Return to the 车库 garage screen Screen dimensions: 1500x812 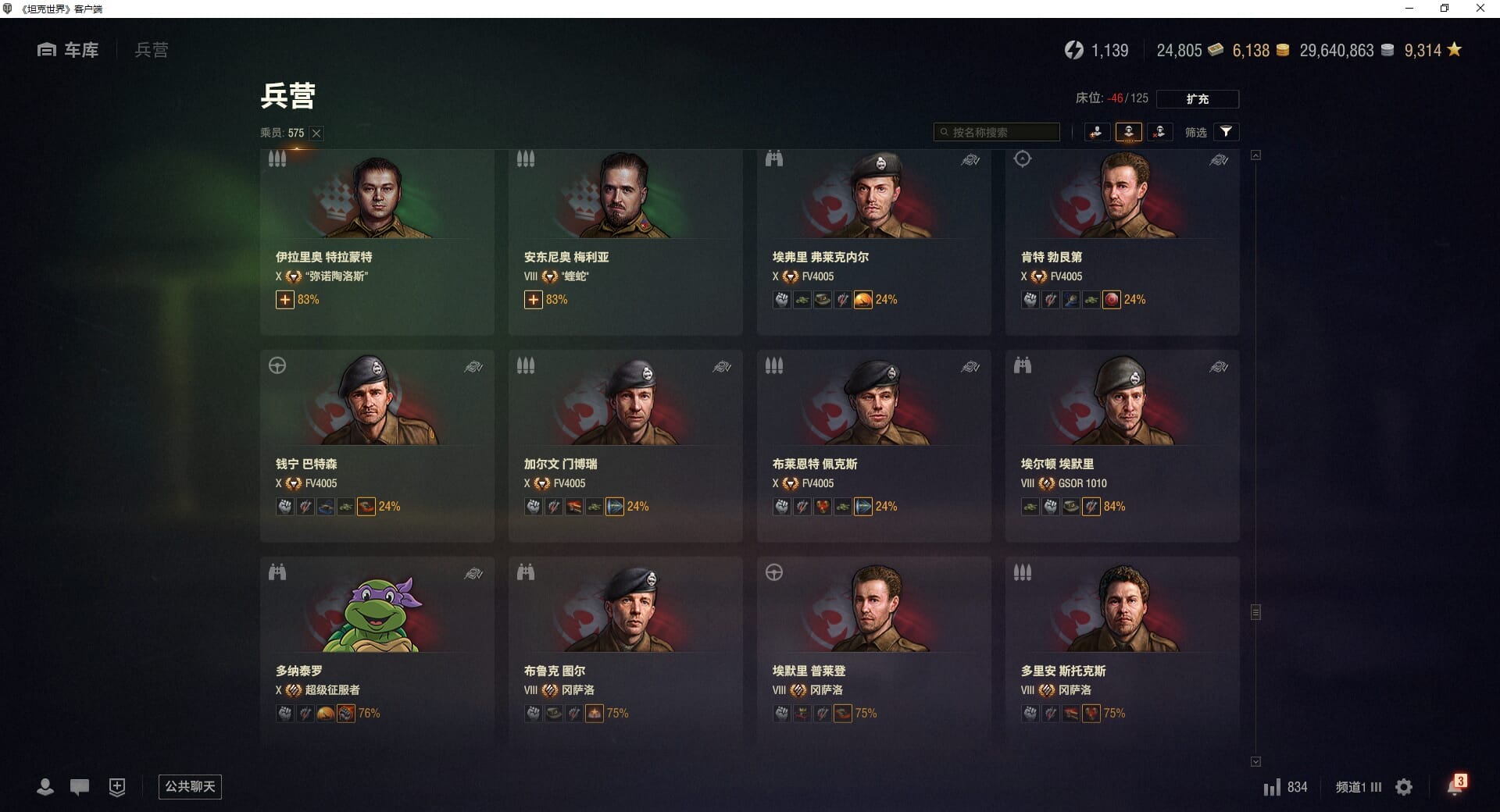(68, 50)
